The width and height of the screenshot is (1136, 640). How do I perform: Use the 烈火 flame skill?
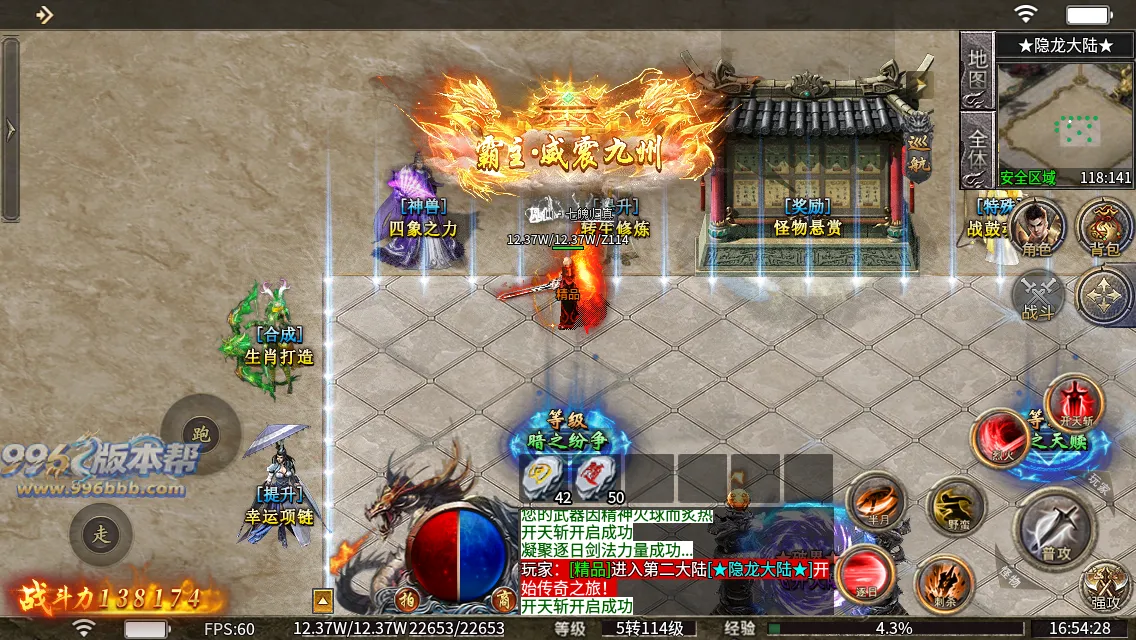pos(1001,438)
